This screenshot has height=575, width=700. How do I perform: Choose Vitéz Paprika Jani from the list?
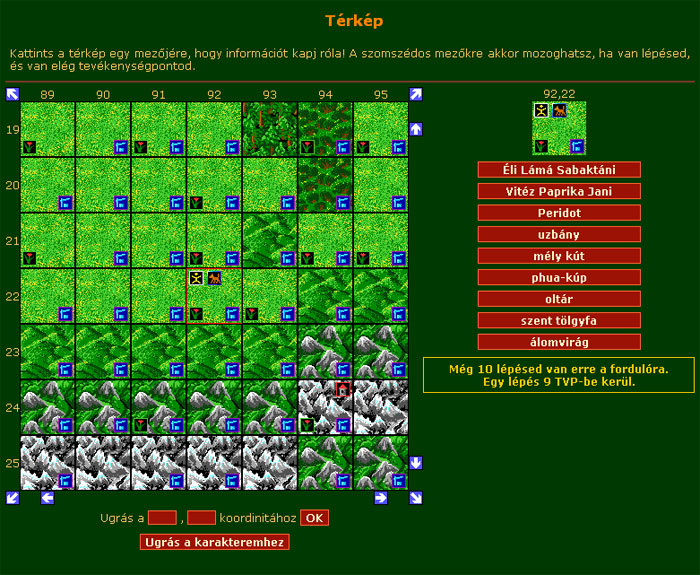[559, 191]
